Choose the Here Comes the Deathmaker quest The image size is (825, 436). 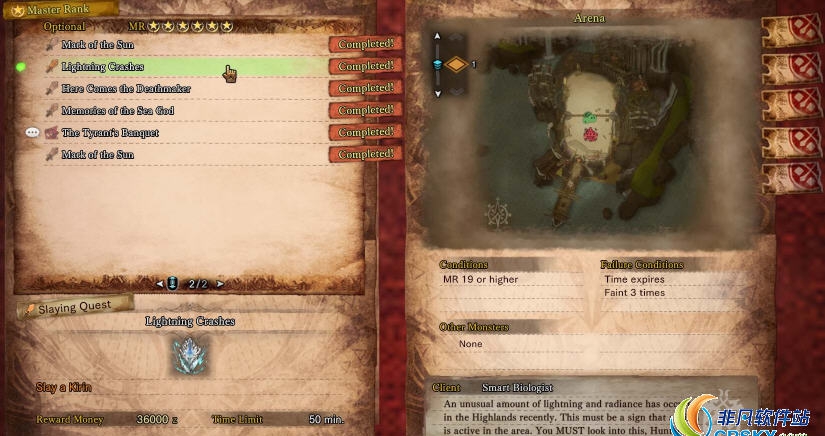click(126, 89)
